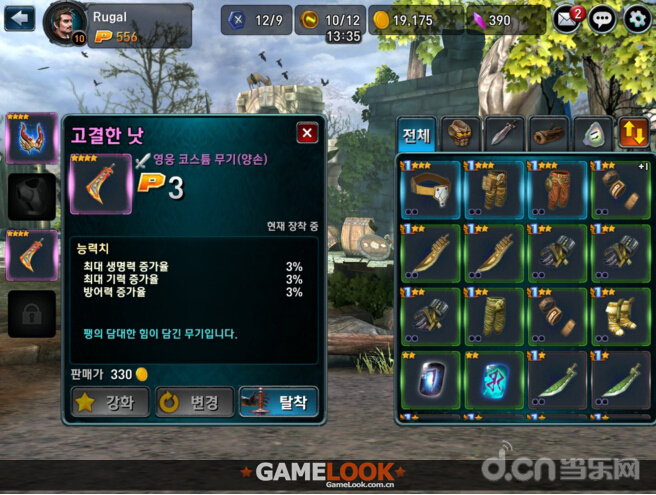Open the chat speech bubble

pyautogui.click(x=602, y=18)
